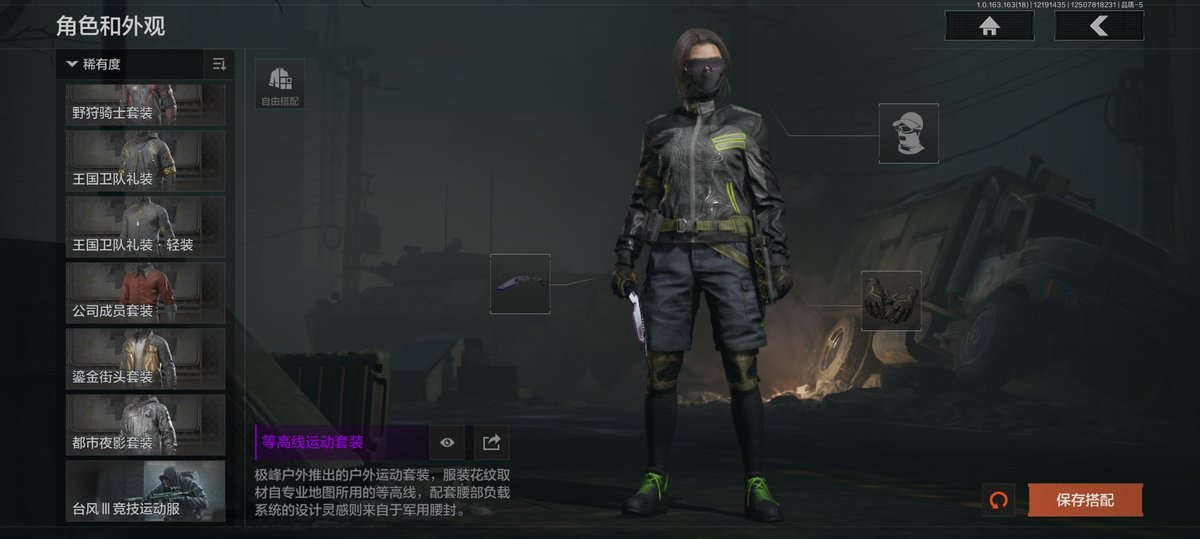Open the 稀有度 rarity sort dropdown
1200x539 pixels.
click(129, 65)
